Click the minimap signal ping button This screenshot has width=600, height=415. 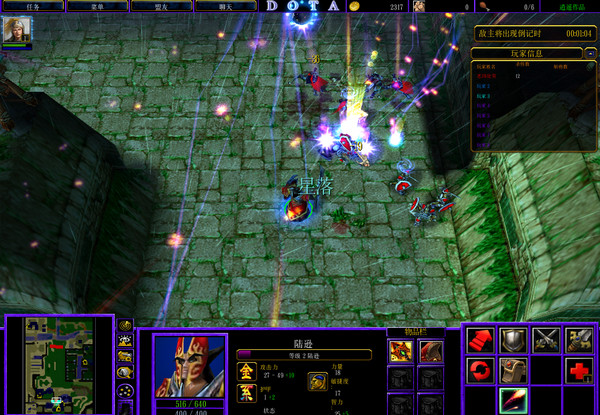[126, 326]
